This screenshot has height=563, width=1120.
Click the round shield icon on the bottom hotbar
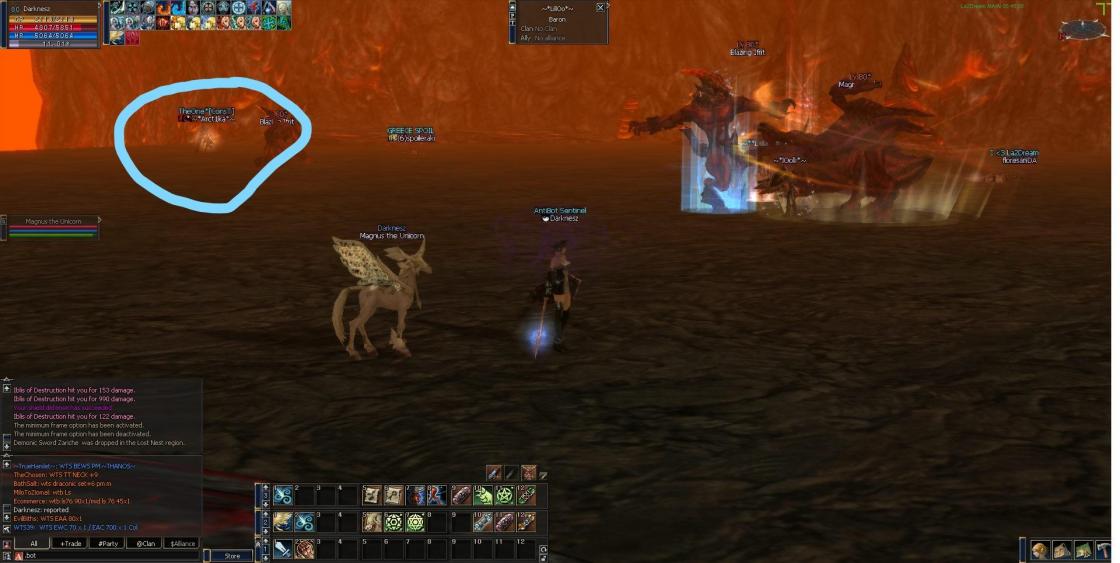[x=304, y=548]
